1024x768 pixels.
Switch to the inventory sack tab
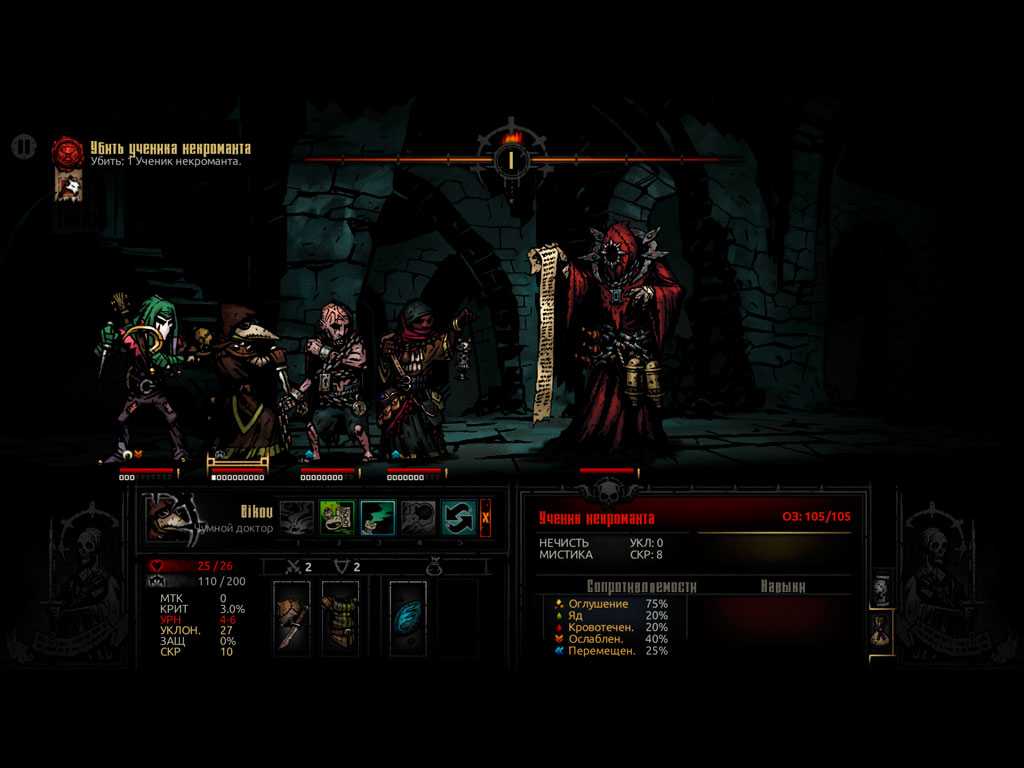[x=881, y=630]
